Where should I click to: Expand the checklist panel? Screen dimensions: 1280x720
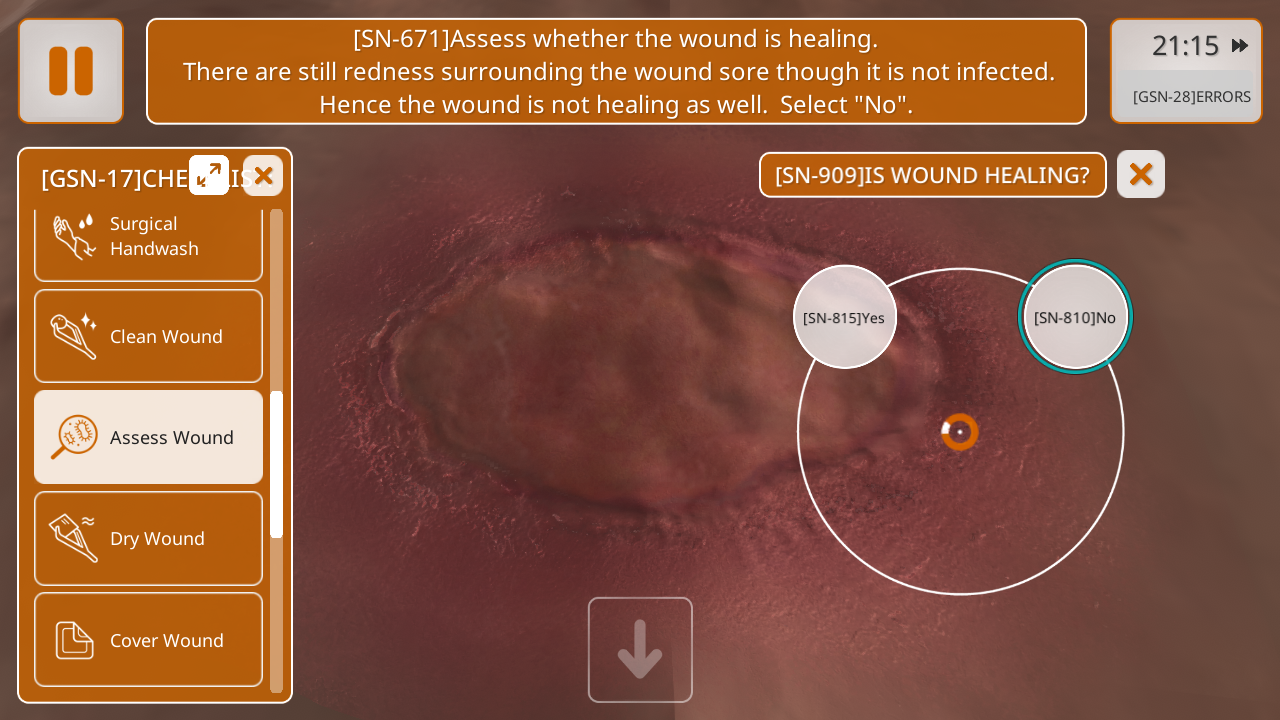[x=209, y=176]
